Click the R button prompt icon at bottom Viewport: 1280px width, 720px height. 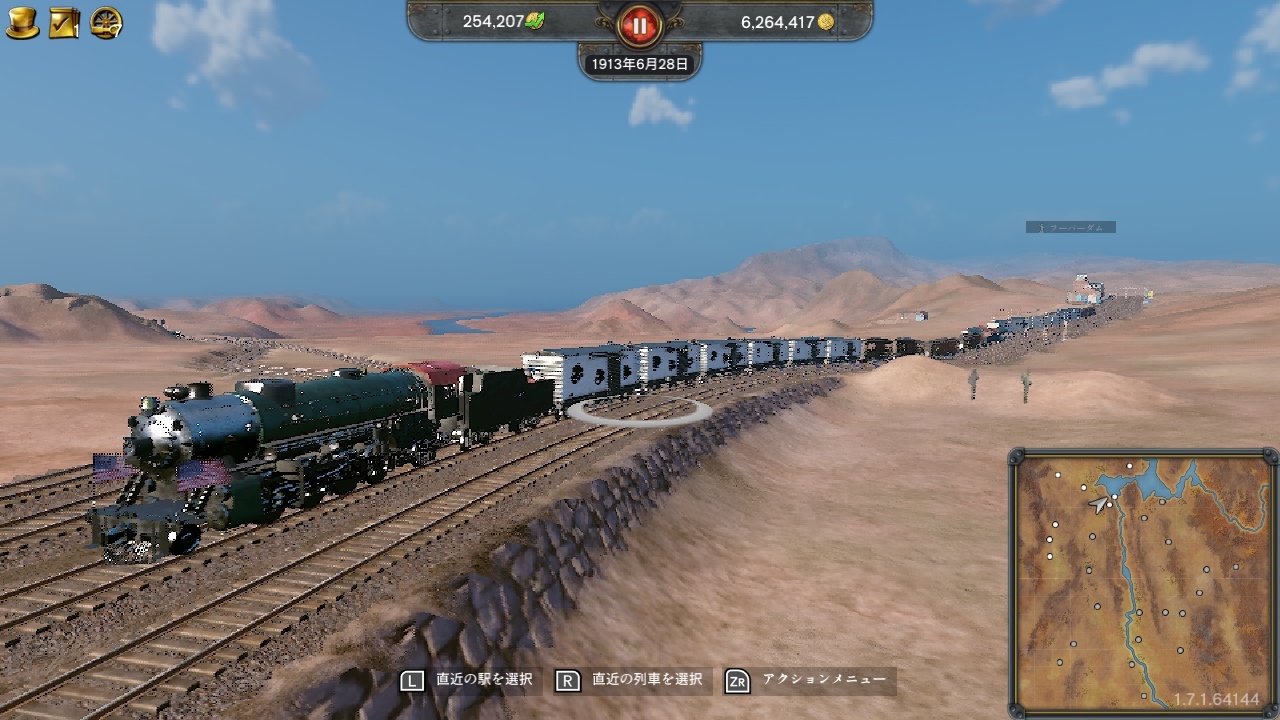click(x=567, y=678)
